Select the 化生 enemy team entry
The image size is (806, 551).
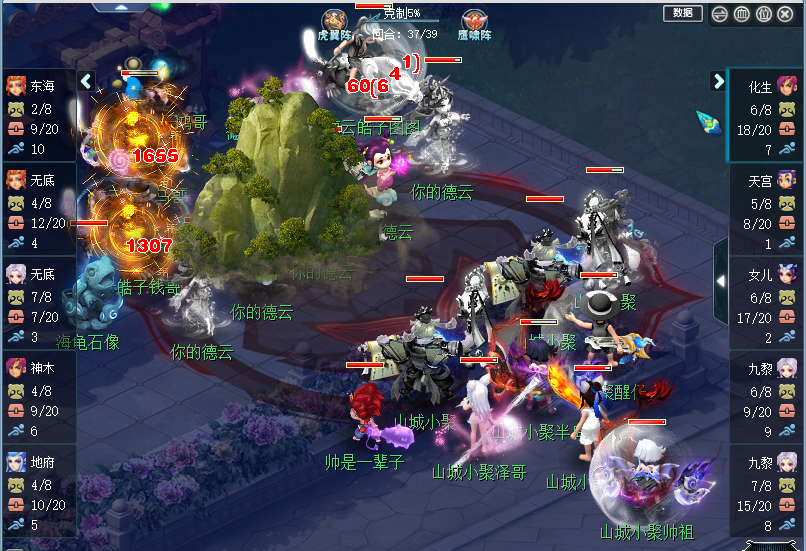[x=766, y=117]
